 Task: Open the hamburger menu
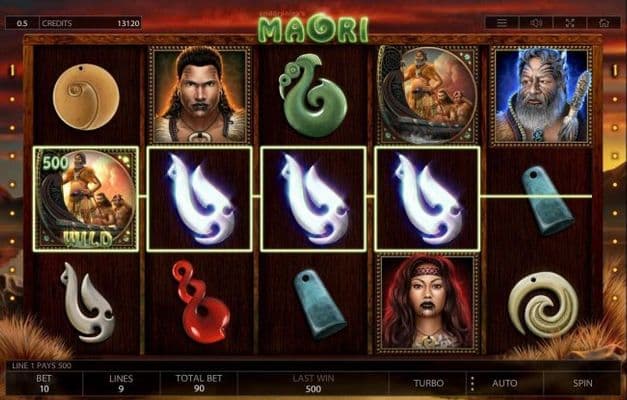(x=502, y=22)
